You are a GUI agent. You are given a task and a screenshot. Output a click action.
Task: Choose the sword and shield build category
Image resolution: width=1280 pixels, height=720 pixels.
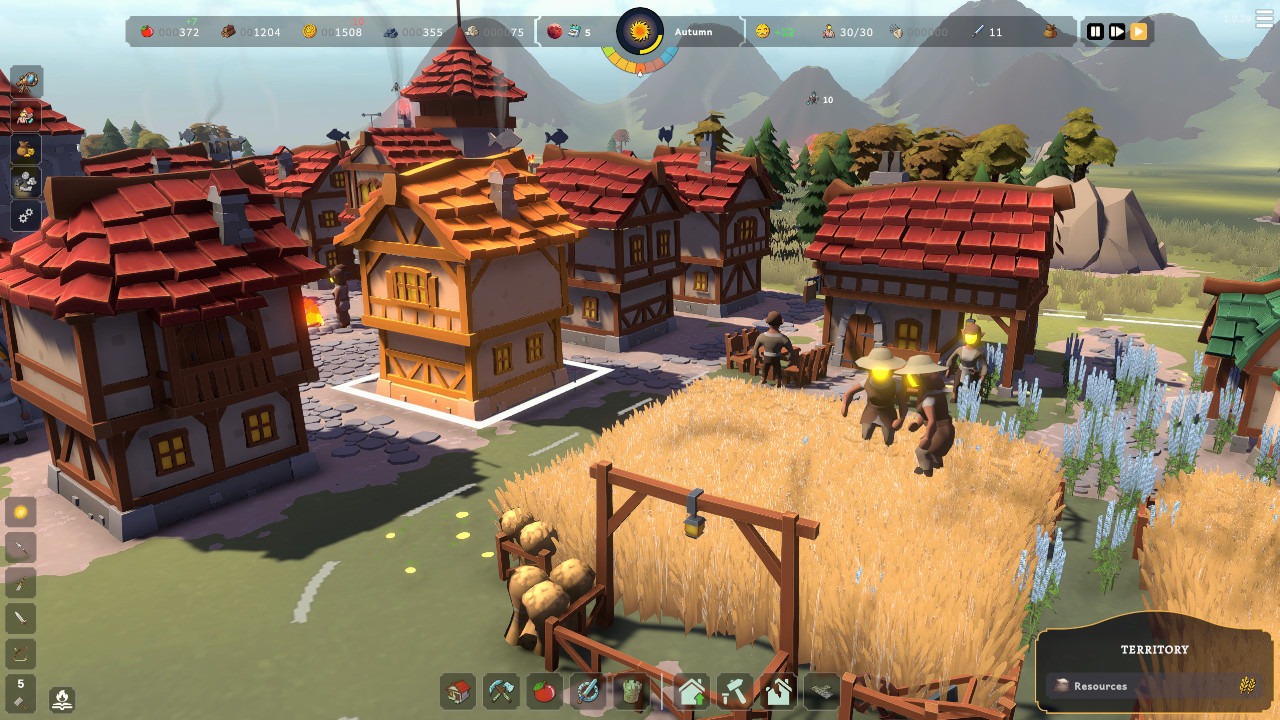[588, 691]
